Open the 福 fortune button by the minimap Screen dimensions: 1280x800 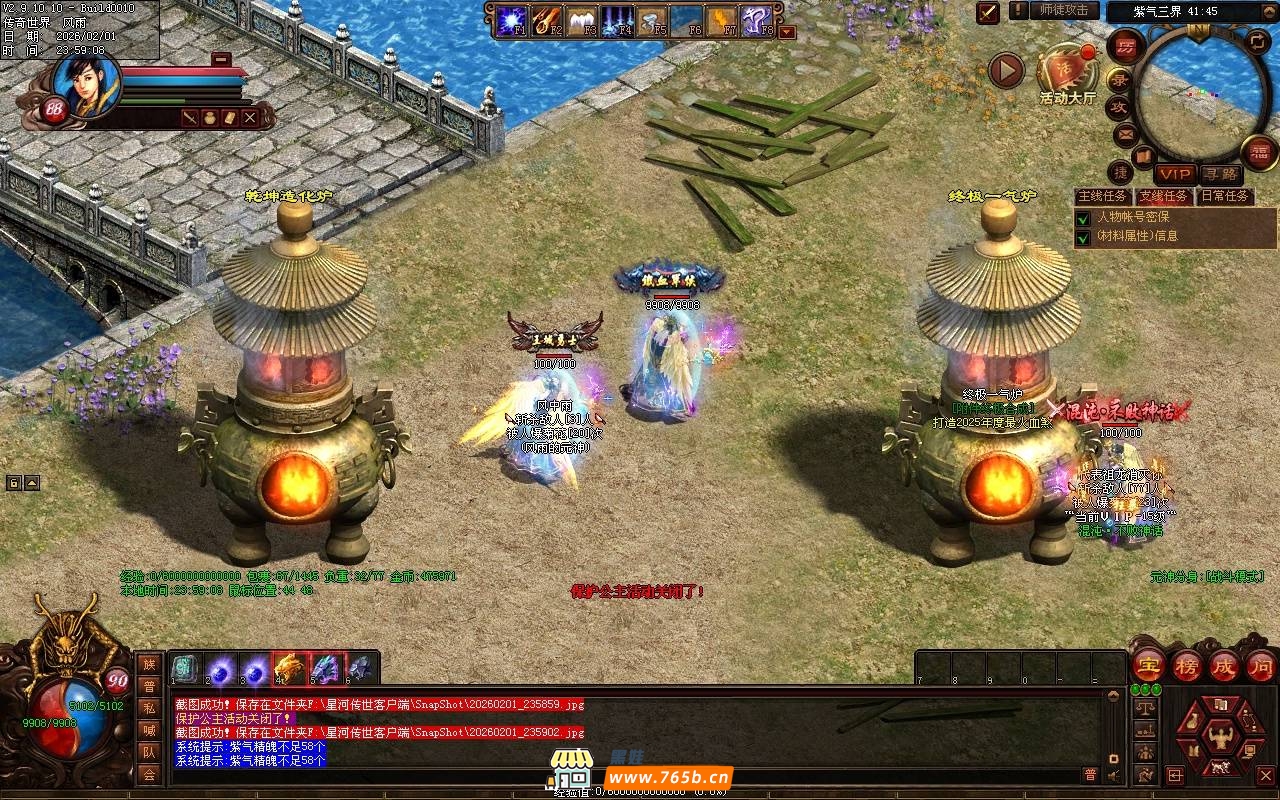tap(1259, 152)
